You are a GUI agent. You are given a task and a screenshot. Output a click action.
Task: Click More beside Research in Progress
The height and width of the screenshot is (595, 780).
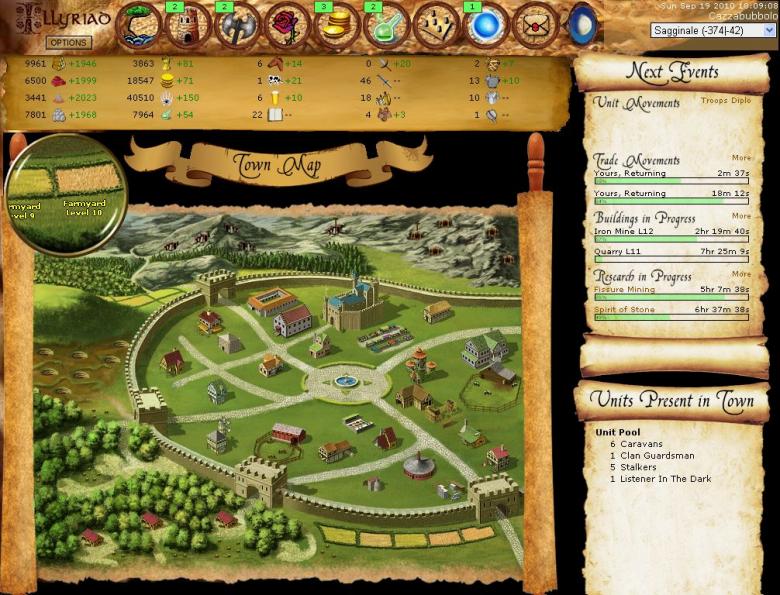[741, 274]
